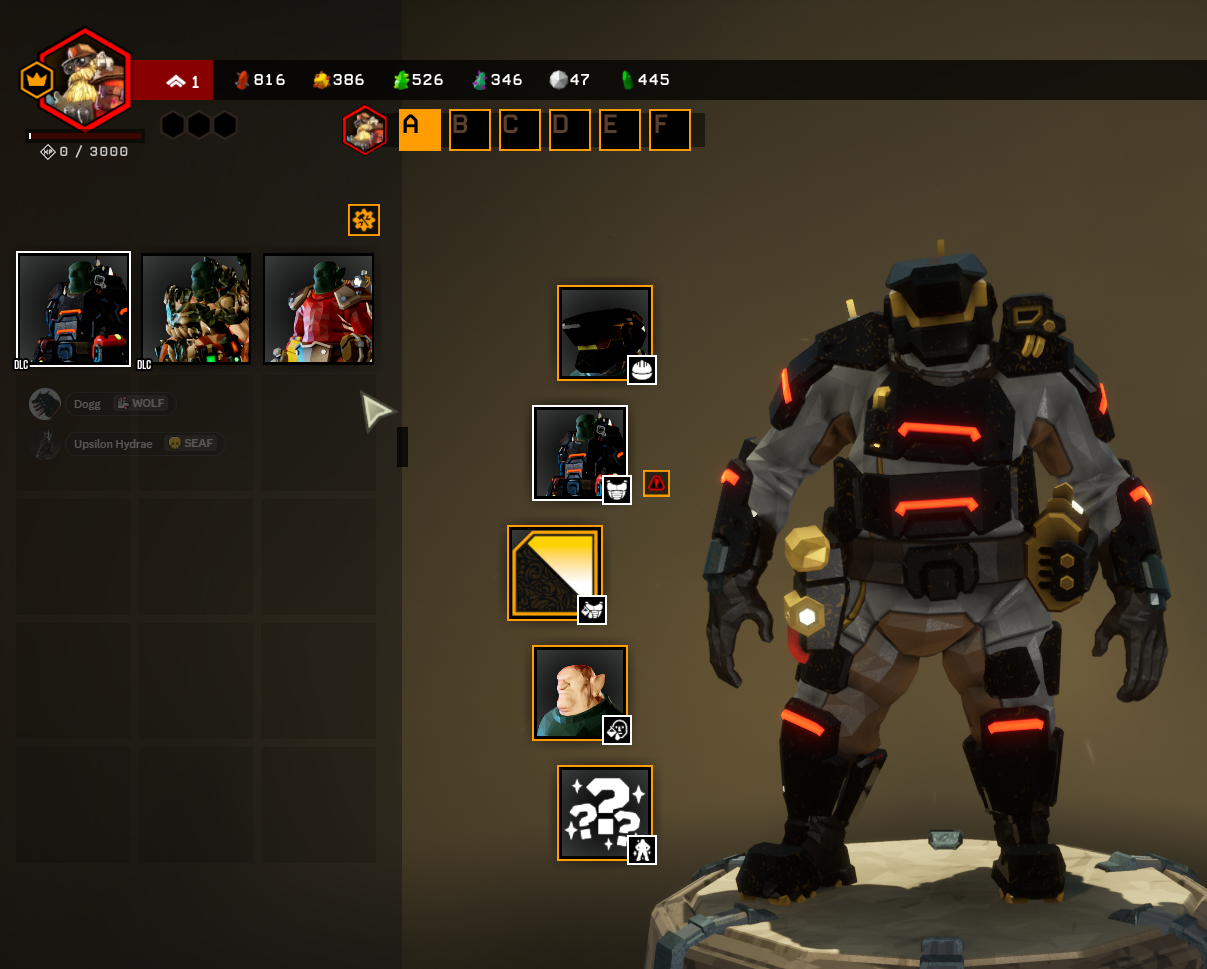Click the red warning triangle icon
1207x969 pixels.
(x=656, y=483)
